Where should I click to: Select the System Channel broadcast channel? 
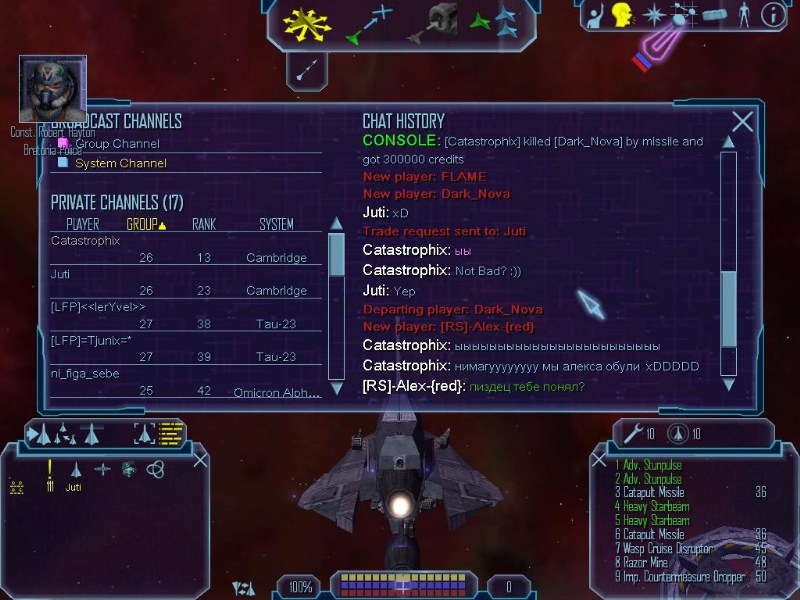coord(120,163)
